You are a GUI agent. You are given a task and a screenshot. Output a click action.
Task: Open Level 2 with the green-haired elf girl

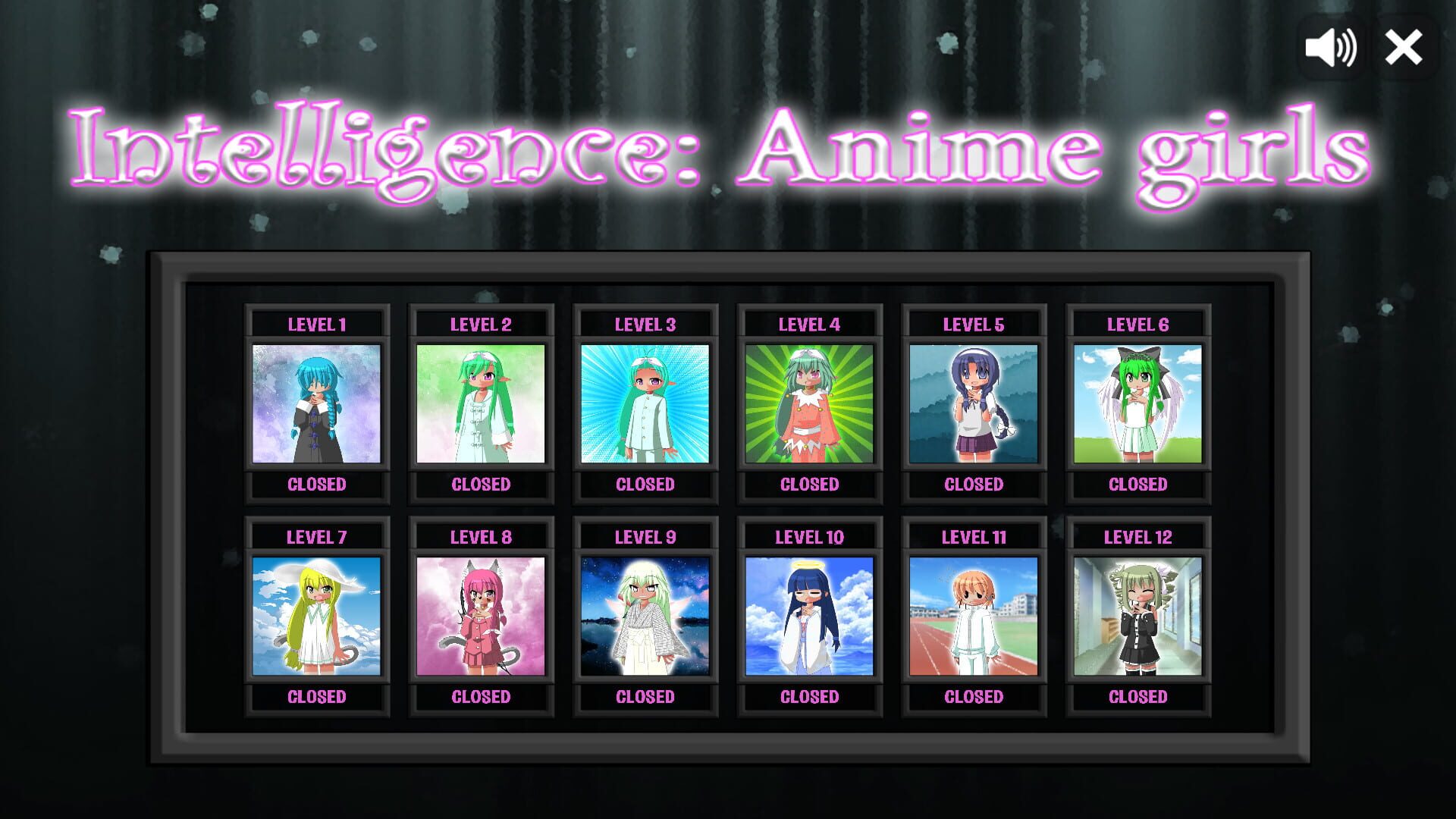481,404
